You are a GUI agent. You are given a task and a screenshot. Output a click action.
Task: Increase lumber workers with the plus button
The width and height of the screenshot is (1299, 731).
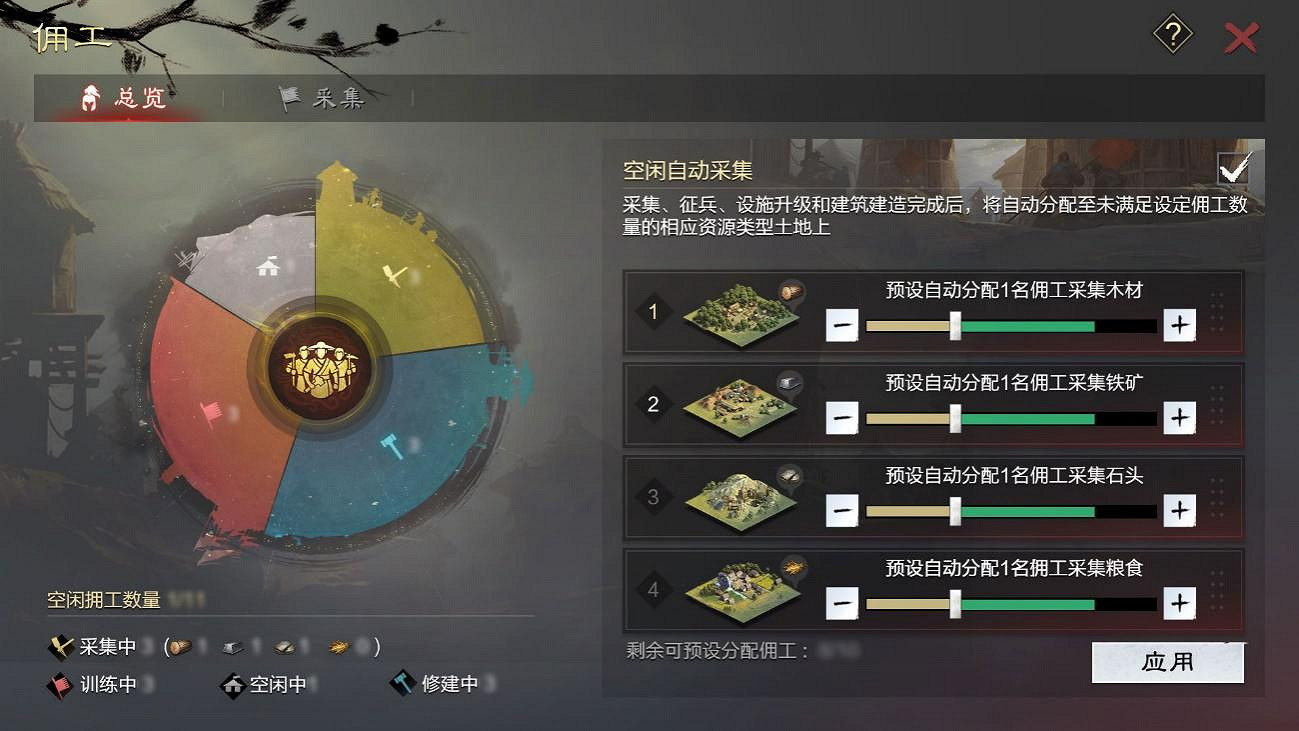click(x=1179, y=325)
